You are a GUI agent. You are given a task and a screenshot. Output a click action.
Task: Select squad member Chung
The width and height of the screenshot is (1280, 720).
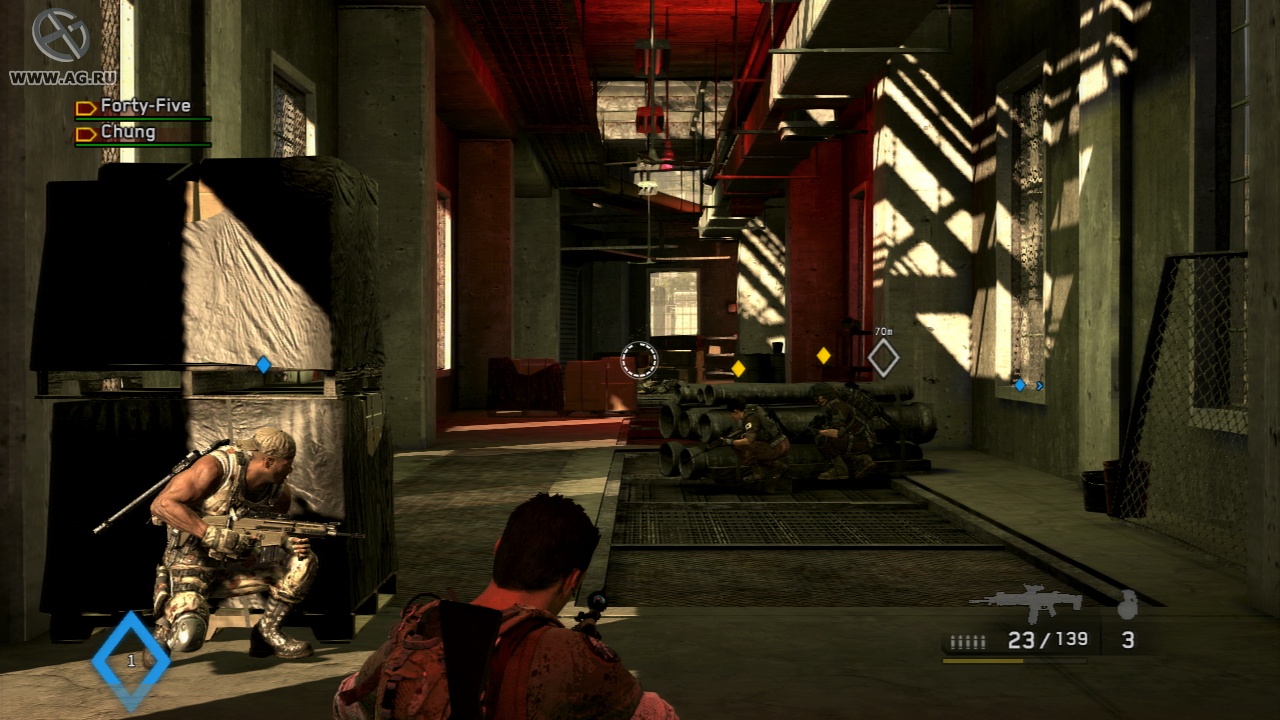point(127,132)
